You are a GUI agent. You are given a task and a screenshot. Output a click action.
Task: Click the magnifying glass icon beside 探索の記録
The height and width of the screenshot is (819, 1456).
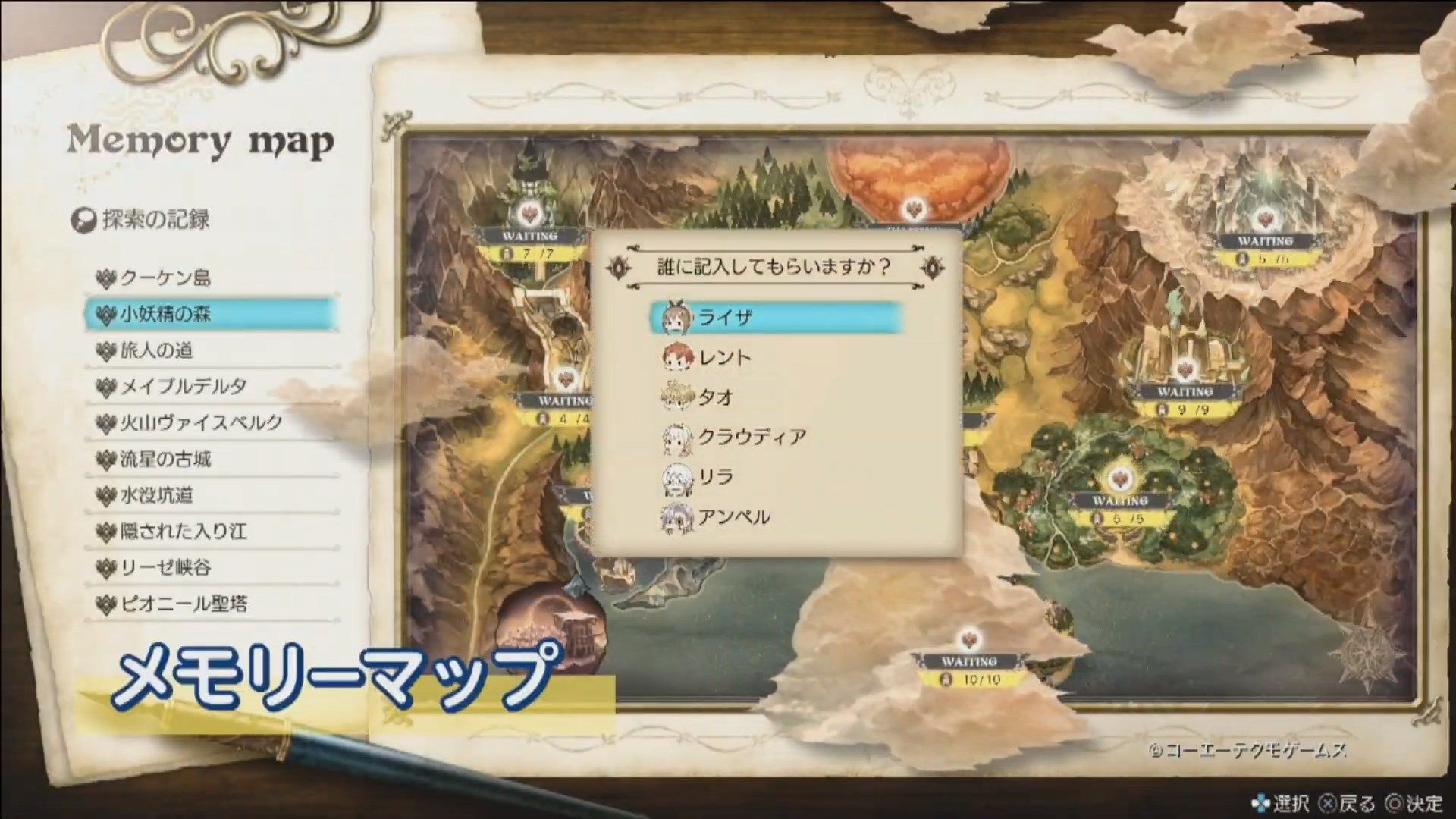click(86, 219)
